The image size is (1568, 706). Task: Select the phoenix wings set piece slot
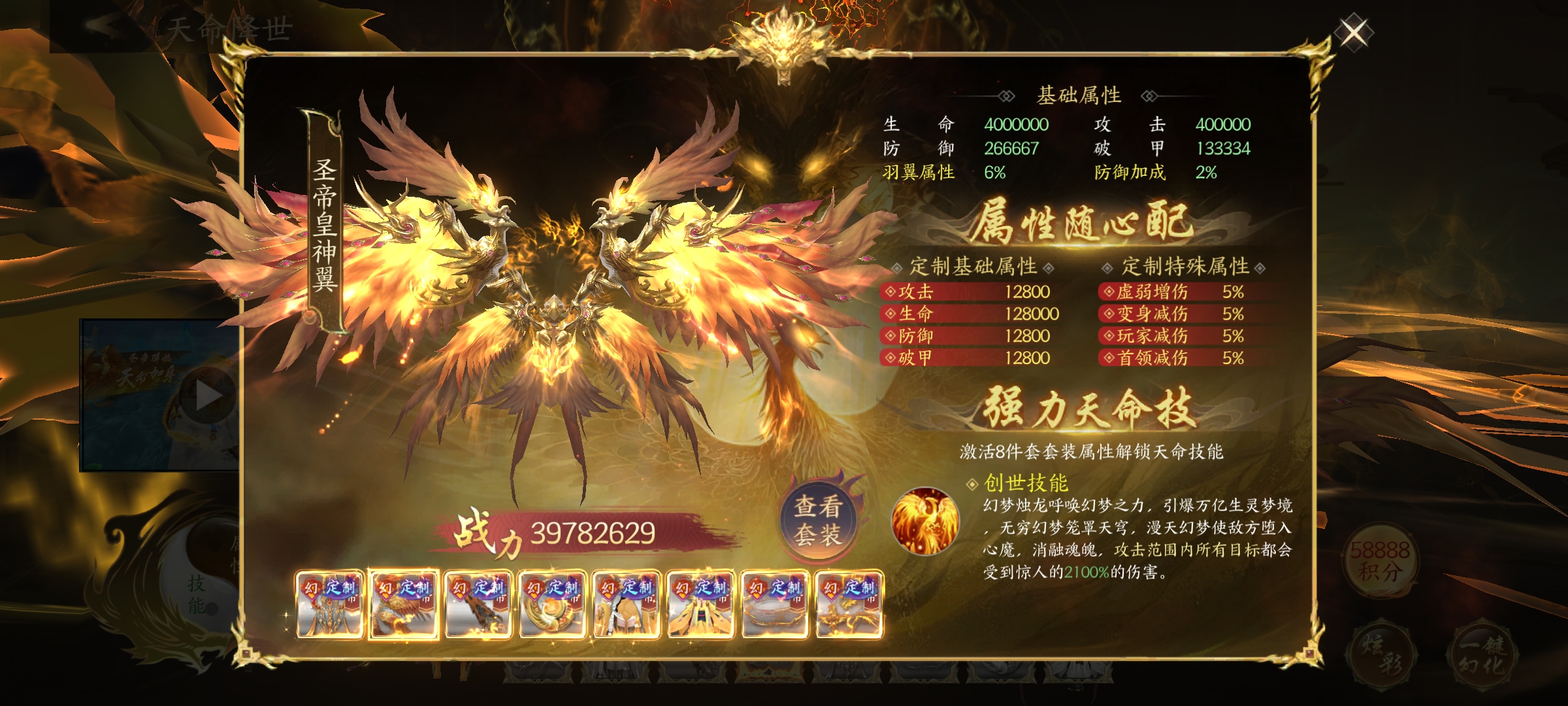click(403, 605)
